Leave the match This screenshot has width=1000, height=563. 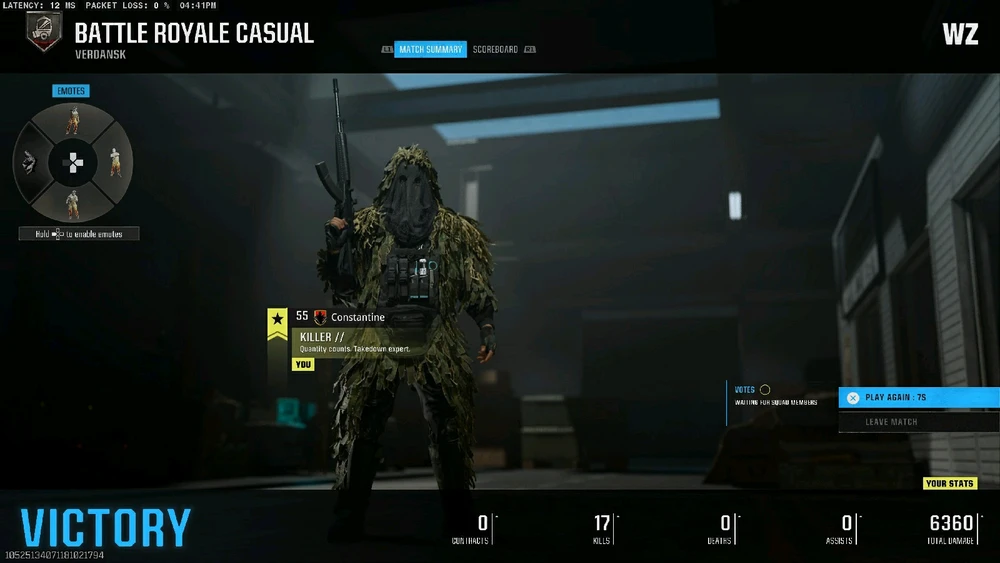(x=918, y=422)
